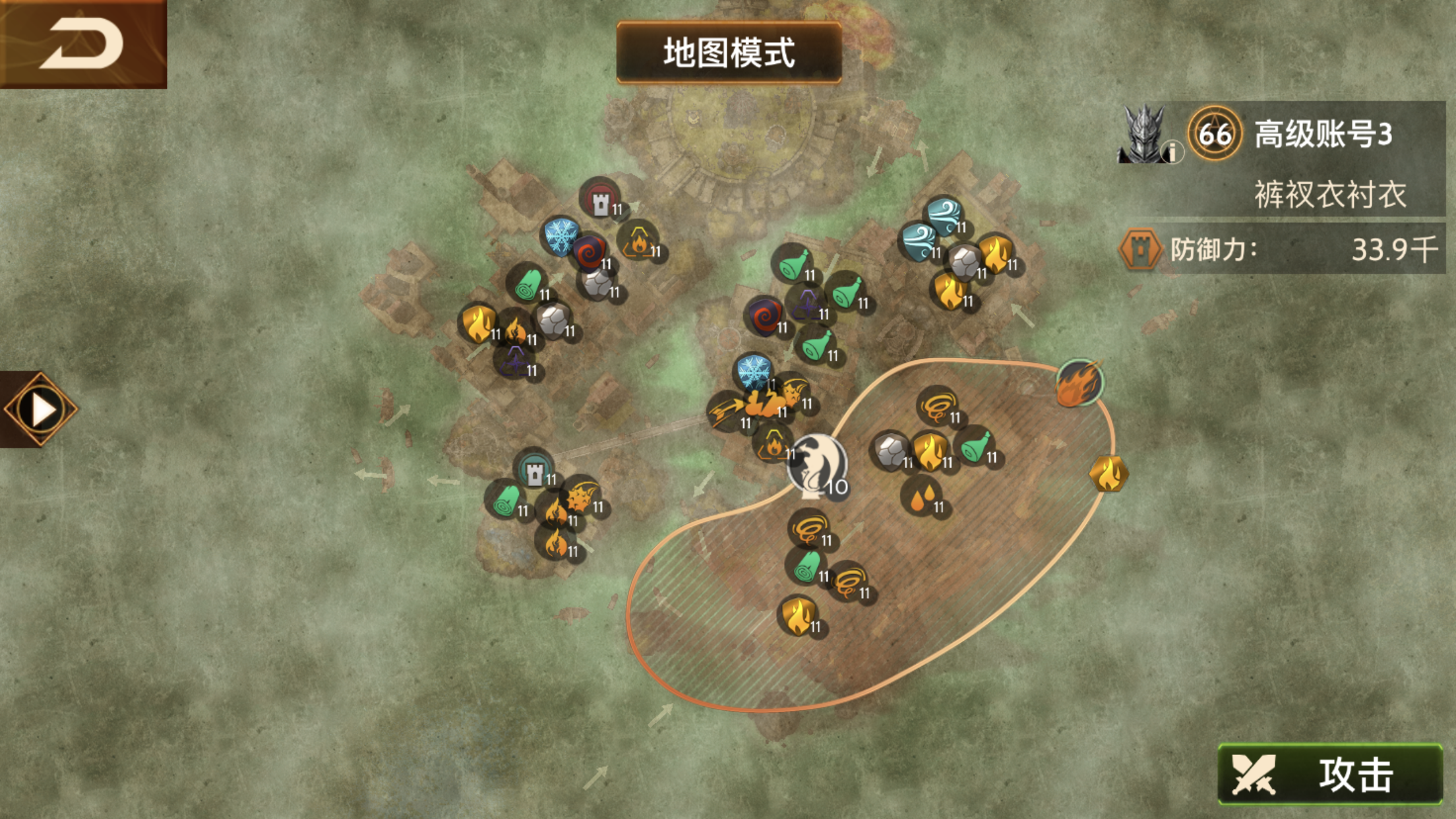1456x819 pixels.
Task: Toggle the fire marker on the orange boundary
Action: pyautogui.click(x=1081, y=381)
